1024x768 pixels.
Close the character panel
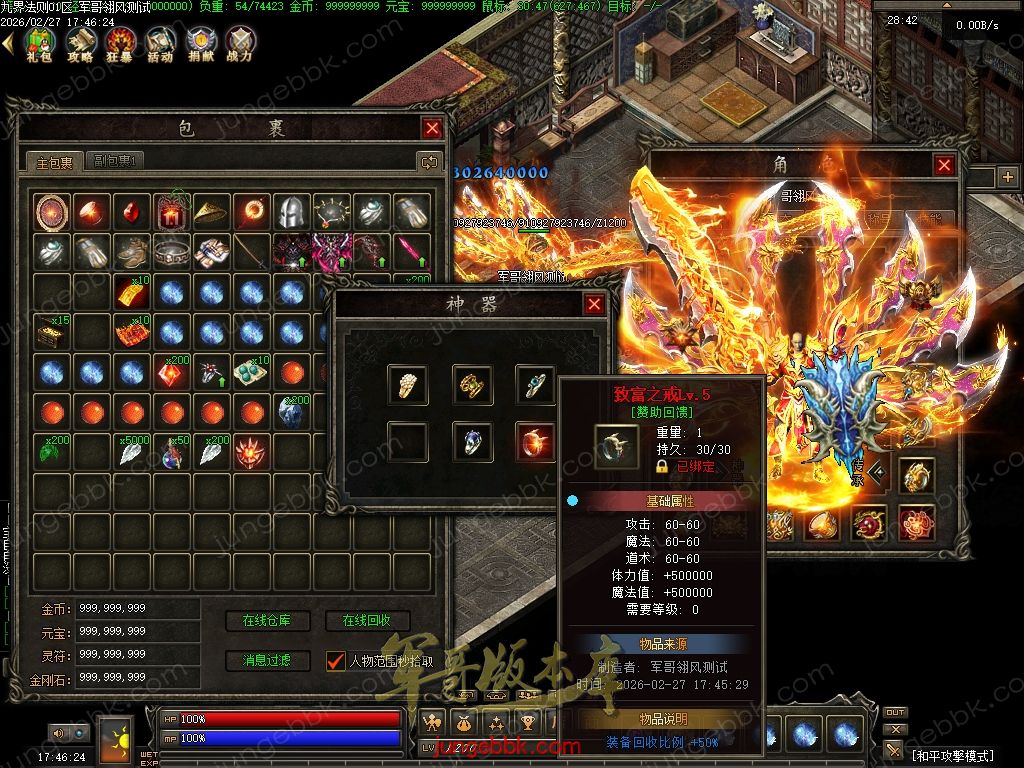pos(944,165)
